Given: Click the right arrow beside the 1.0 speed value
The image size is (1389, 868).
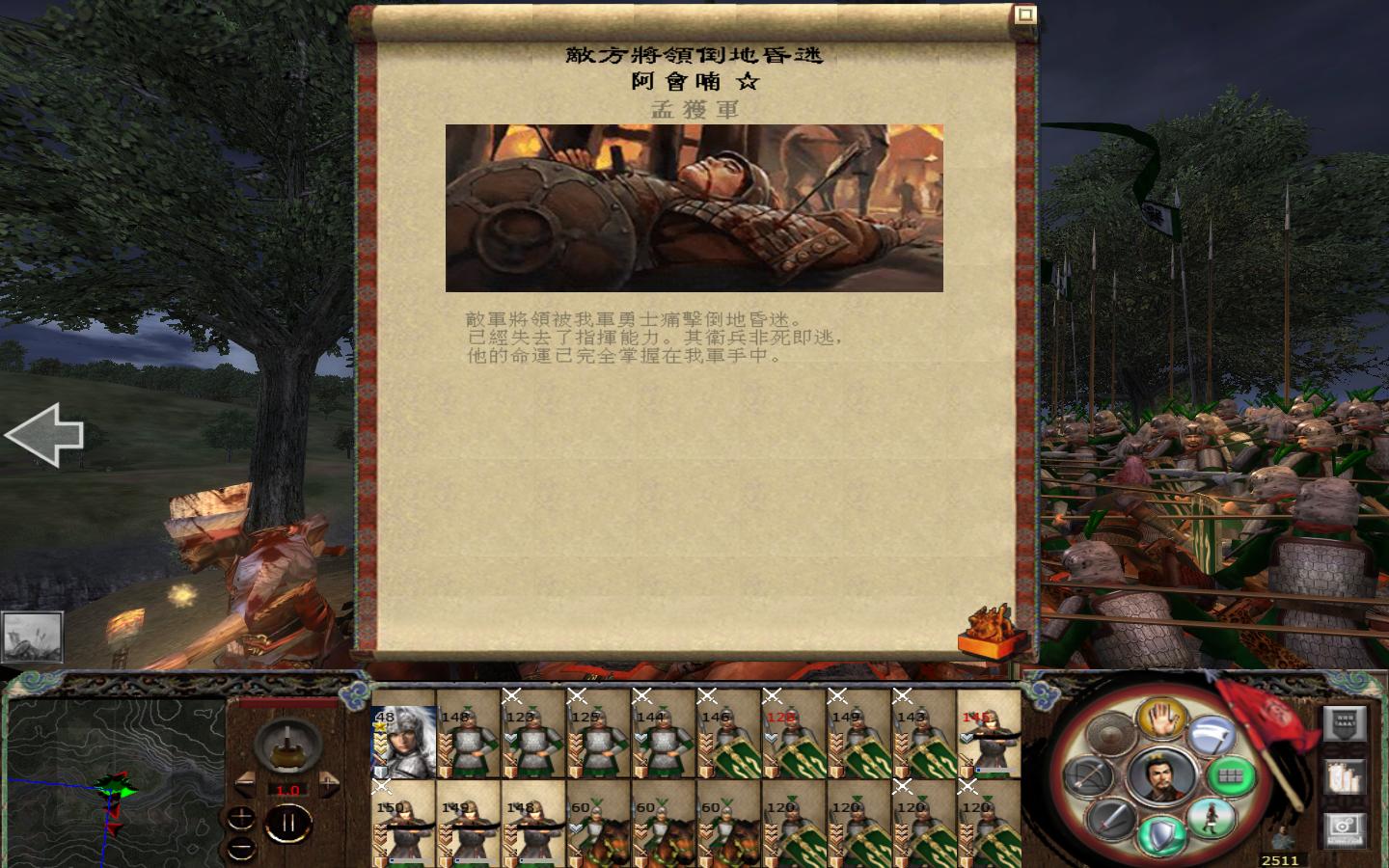Looking at the screenshot, I should 330,783.
